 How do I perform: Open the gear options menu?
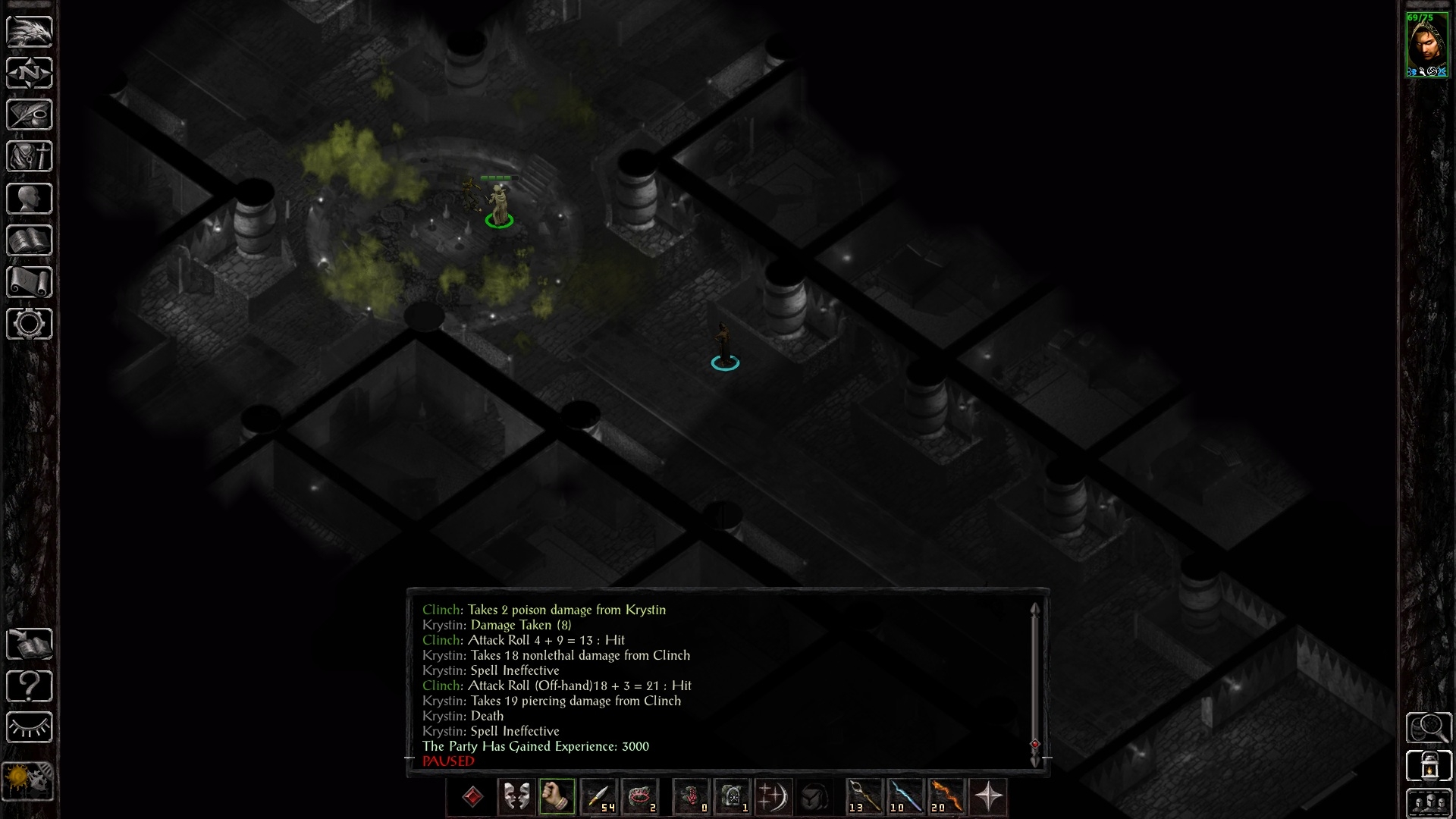[x=30, y=324]
